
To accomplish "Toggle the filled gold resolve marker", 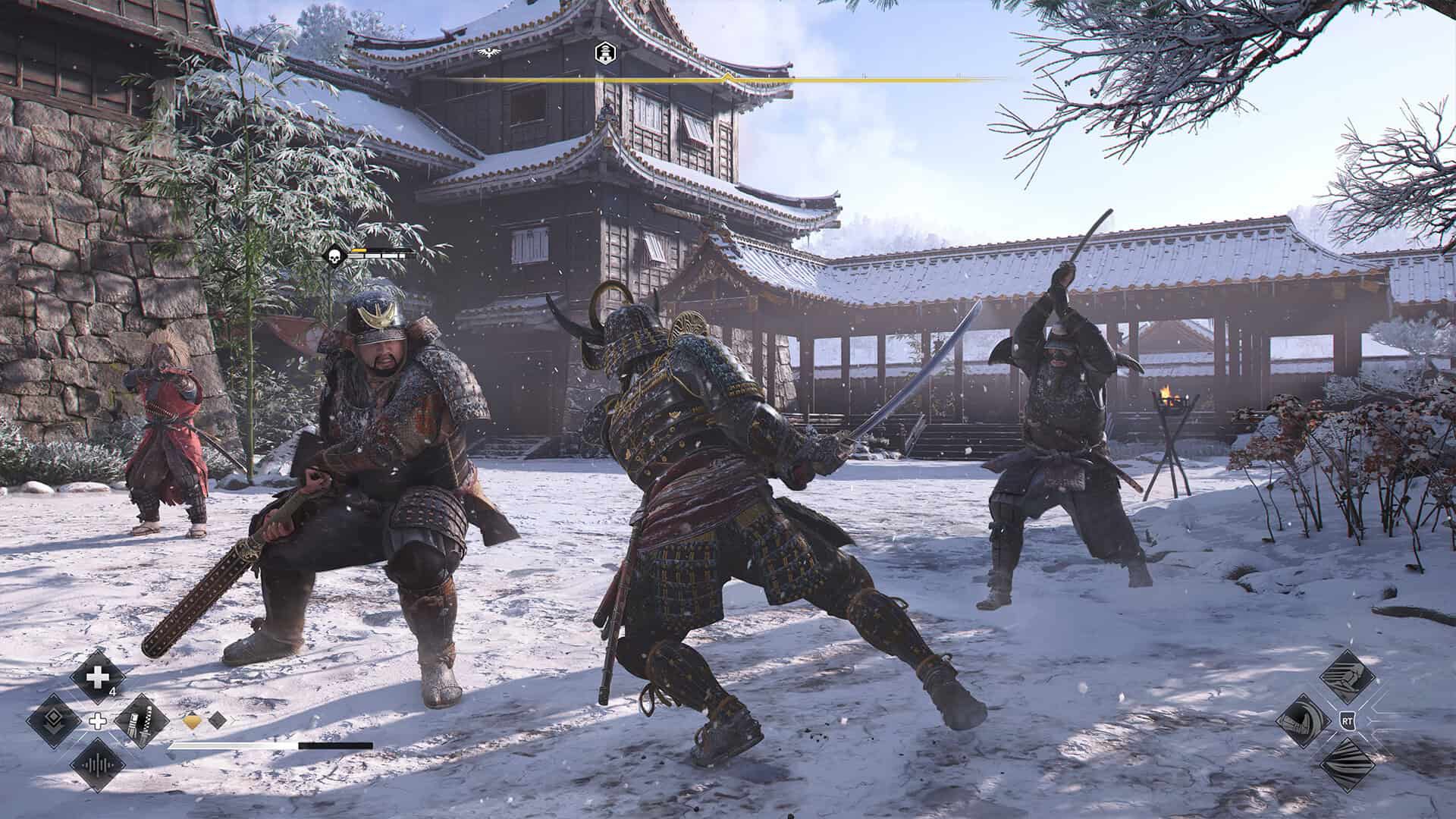I will [x=191, y=720].
